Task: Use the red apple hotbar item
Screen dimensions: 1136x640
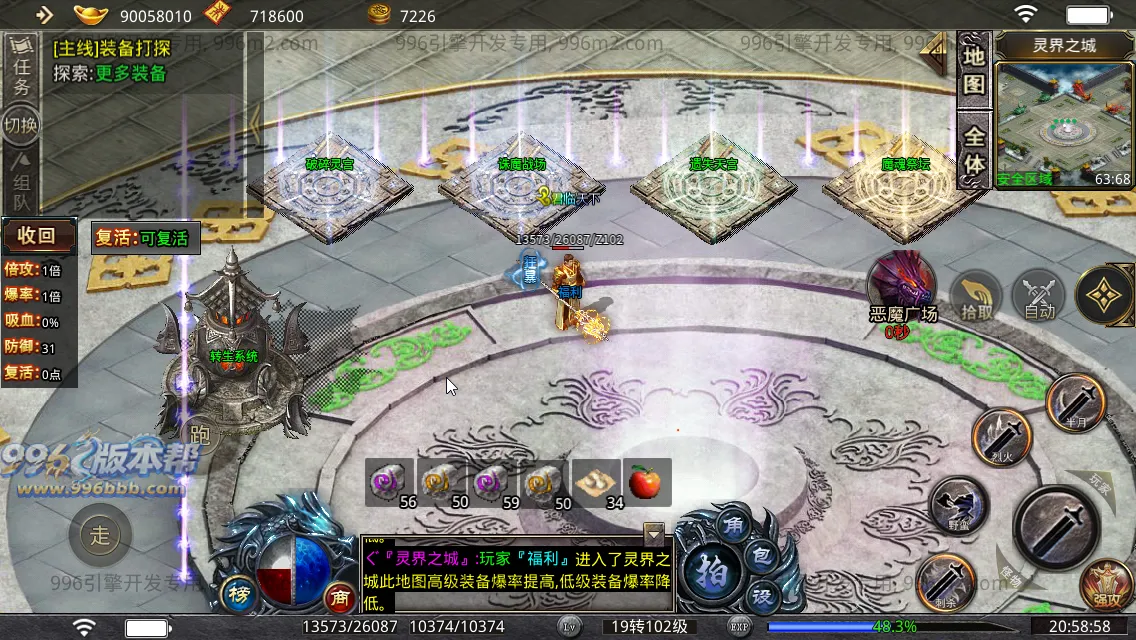Action: 647,483
